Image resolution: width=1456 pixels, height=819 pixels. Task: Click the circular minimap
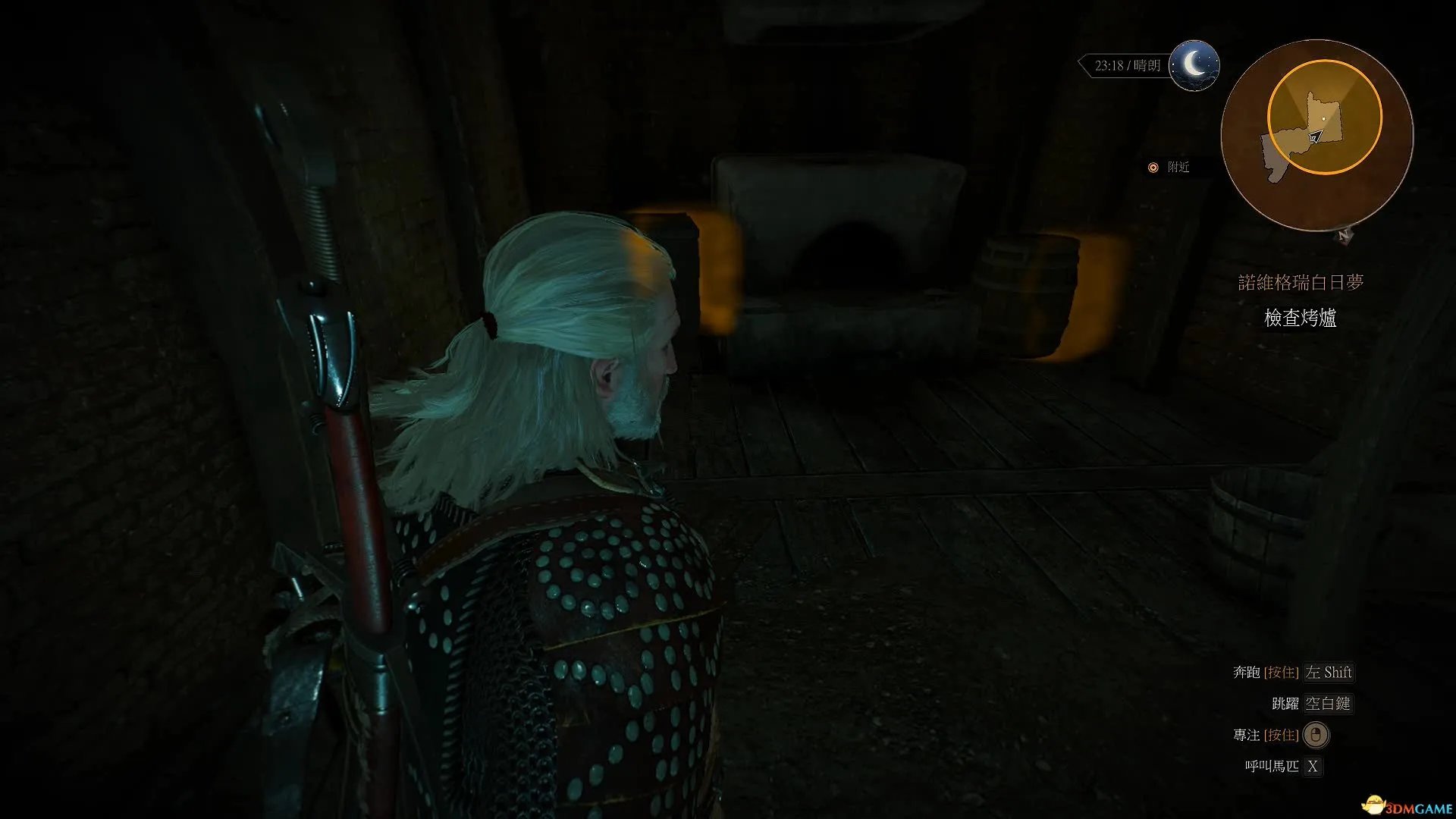[x=1316, y=135]
